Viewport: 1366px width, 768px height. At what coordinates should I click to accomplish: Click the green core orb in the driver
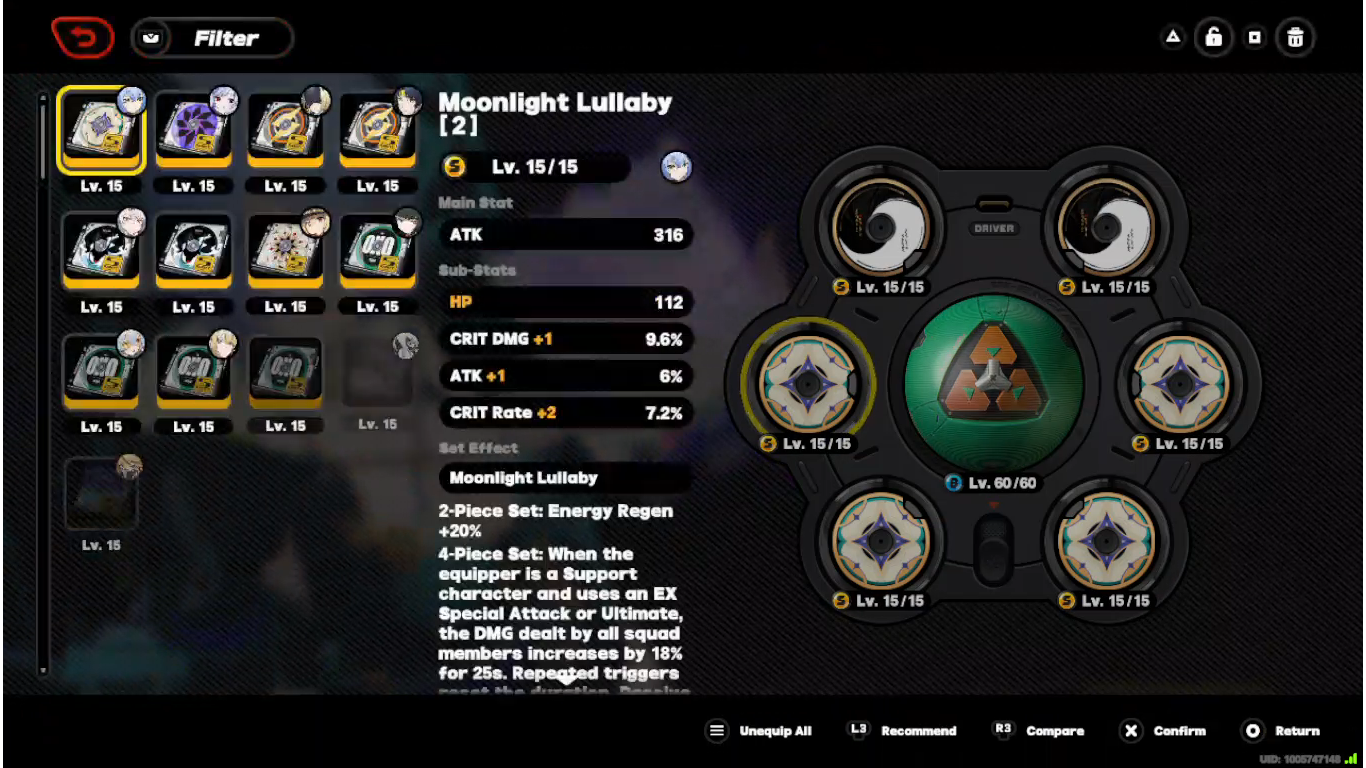[x=993, y=384]
